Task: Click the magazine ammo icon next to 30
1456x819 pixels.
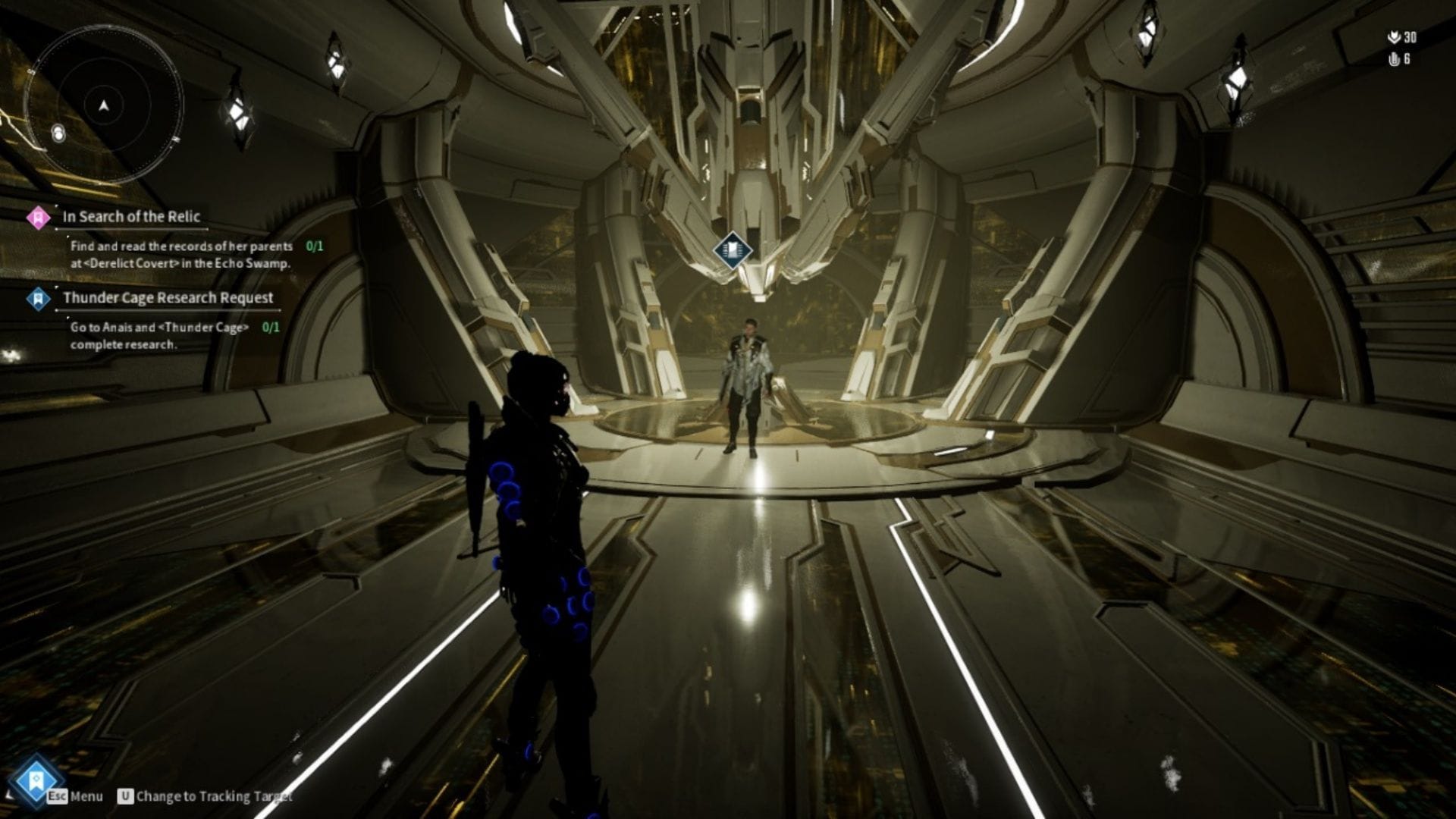Action: pyautogui.click(x=1395, y=36)
